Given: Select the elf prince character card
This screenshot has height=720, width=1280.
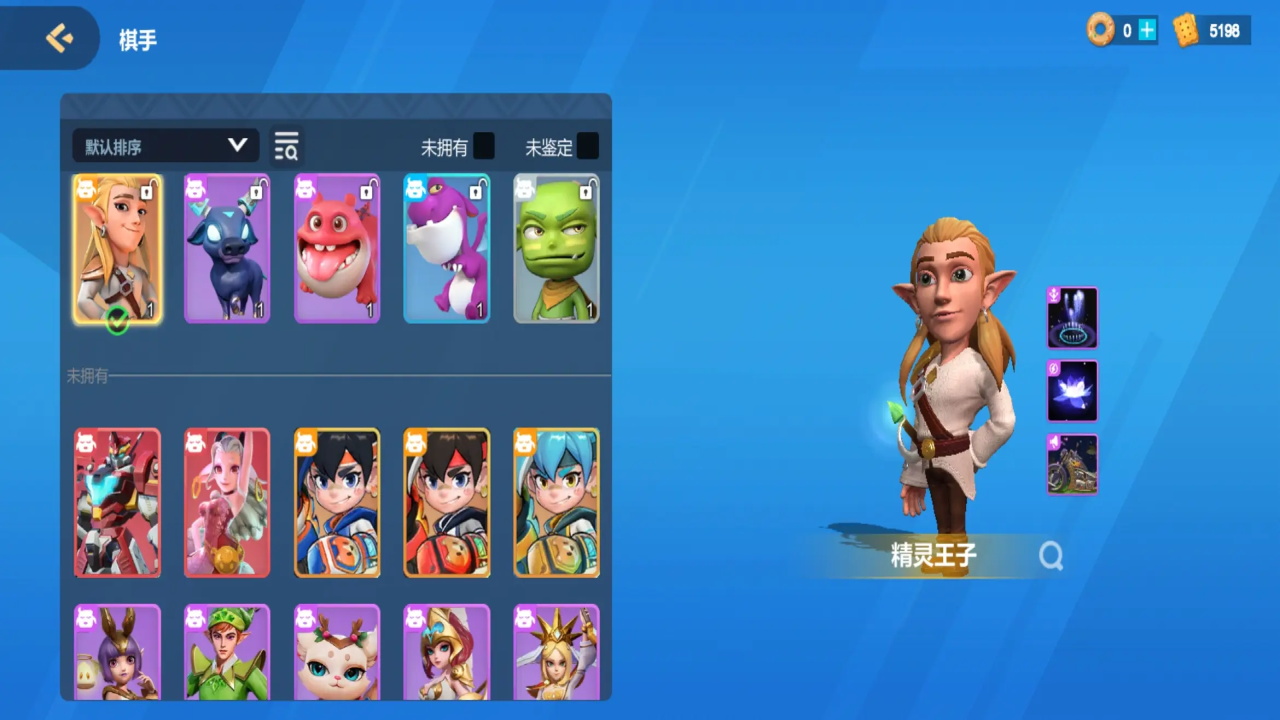Looking at the screenshot, I should 118,249.
